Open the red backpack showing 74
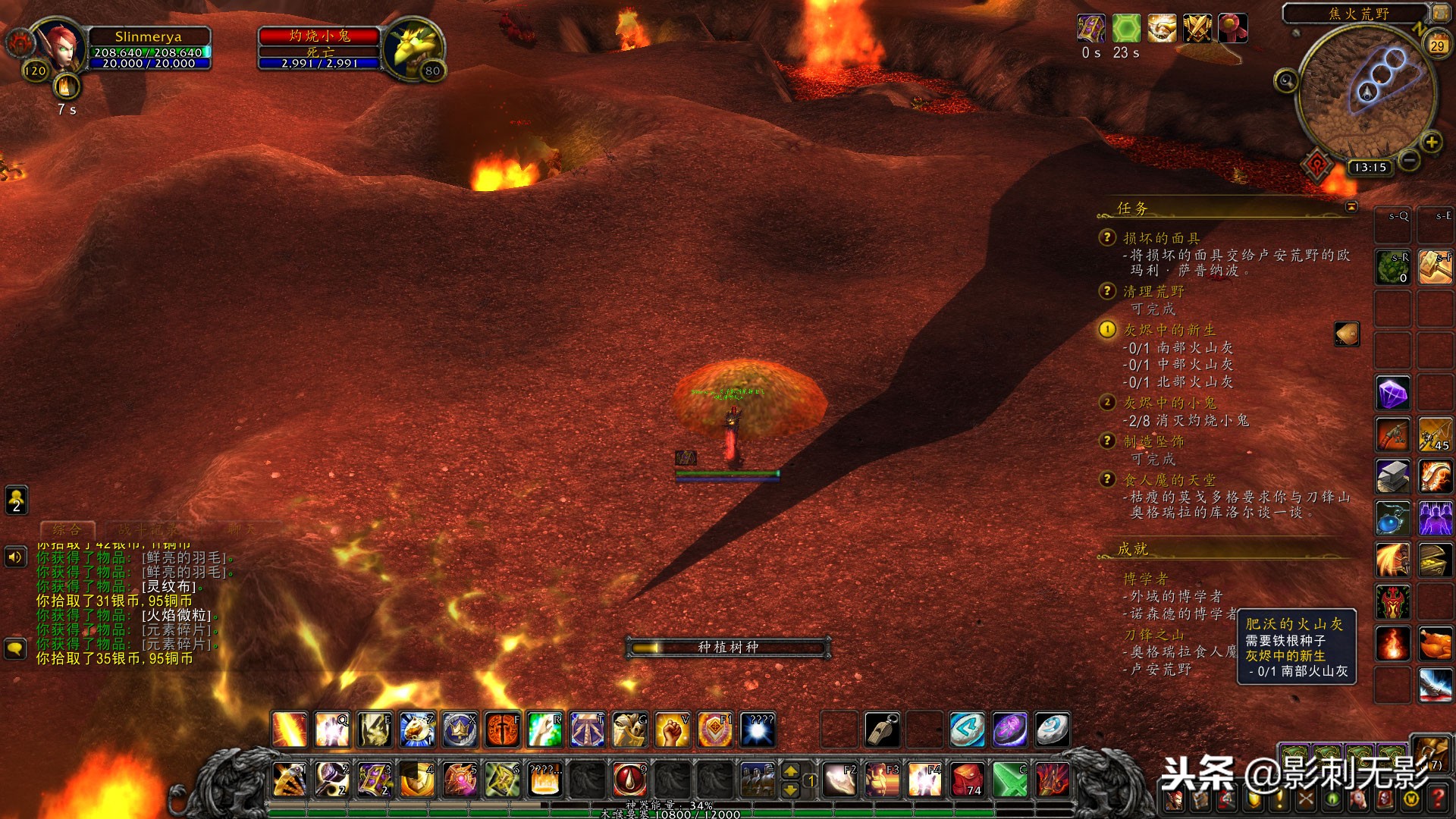The width and height of the screenshot is (1456, 819). (968, 780)
